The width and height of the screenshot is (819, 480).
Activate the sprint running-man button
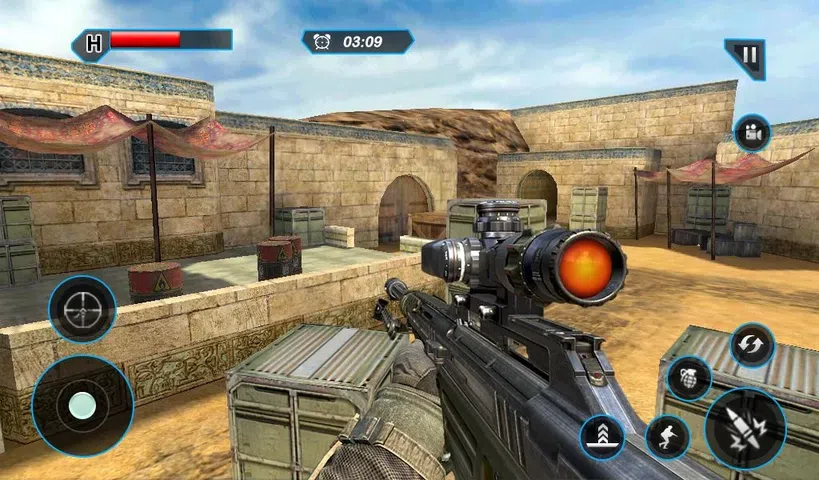[667, 436]
